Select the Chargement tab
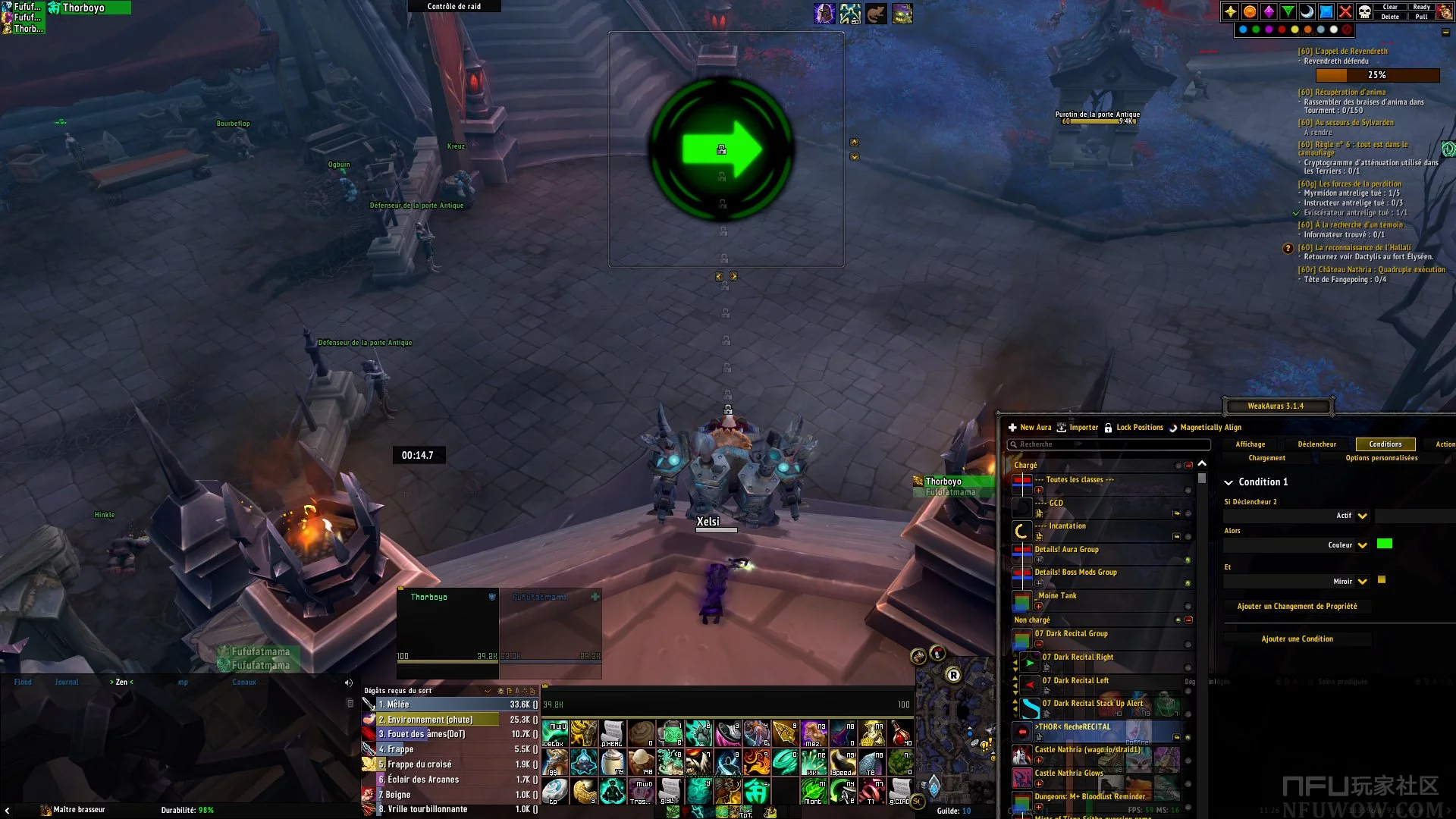This screenshot has height=819, width=1456. point(1266,458)
